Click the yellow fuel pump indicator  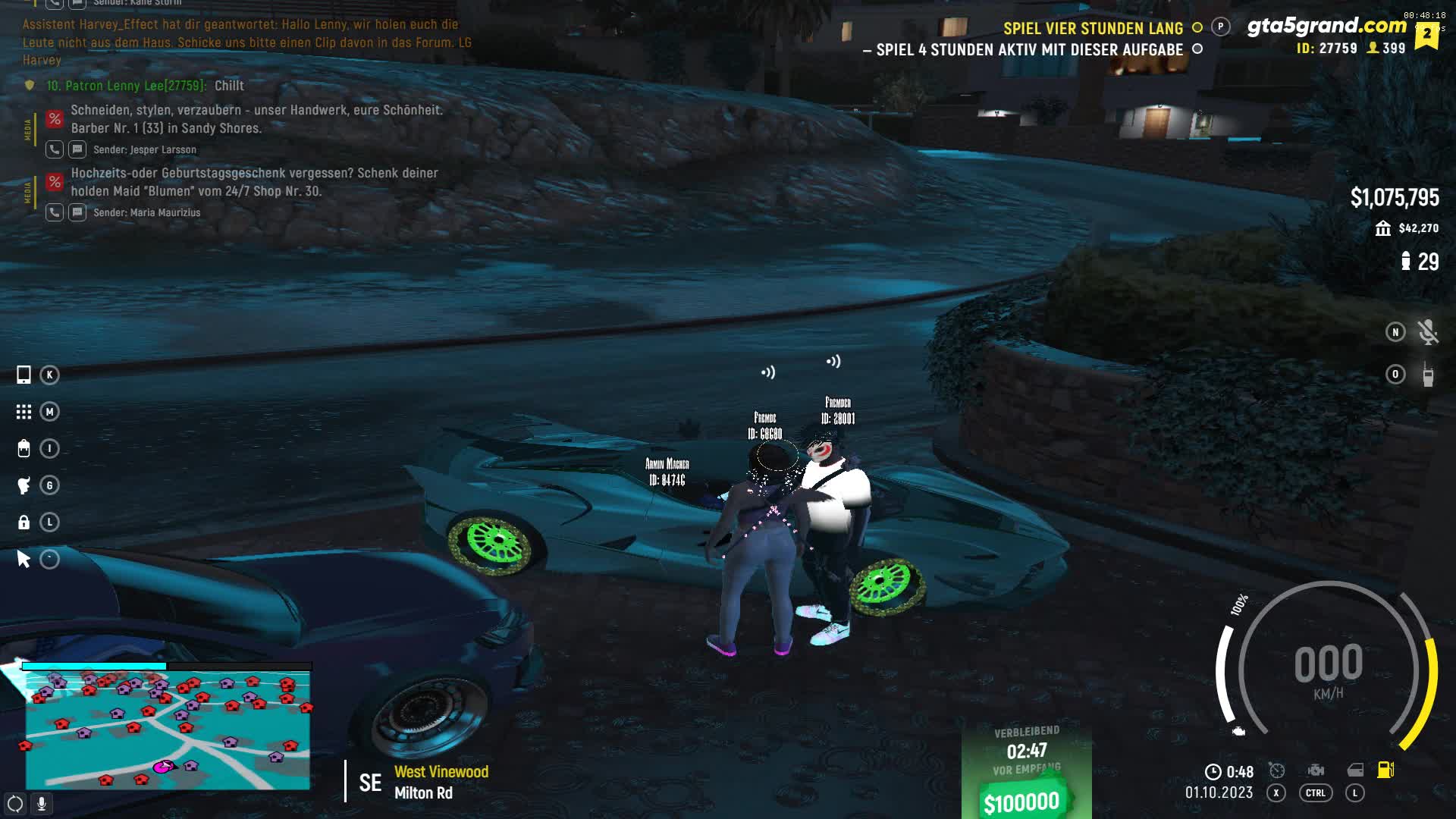point(1385,770)
